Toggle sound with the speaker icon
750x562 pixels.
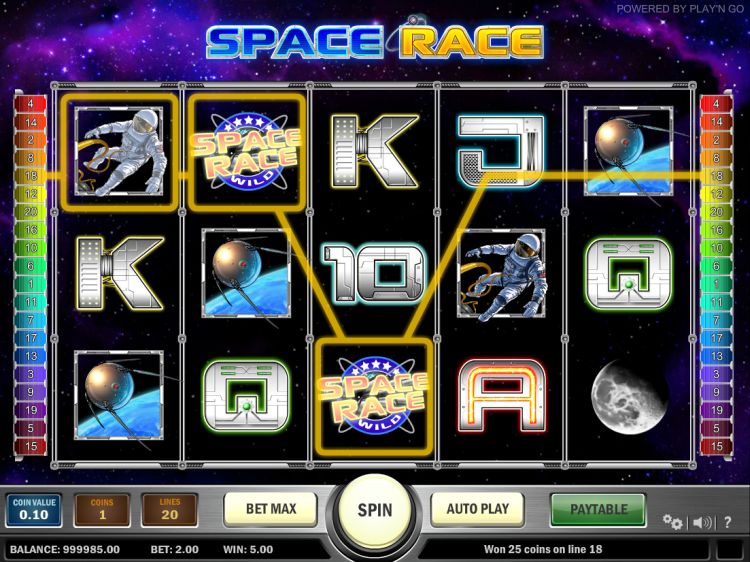pyautogui.click(x=702, y=522)
